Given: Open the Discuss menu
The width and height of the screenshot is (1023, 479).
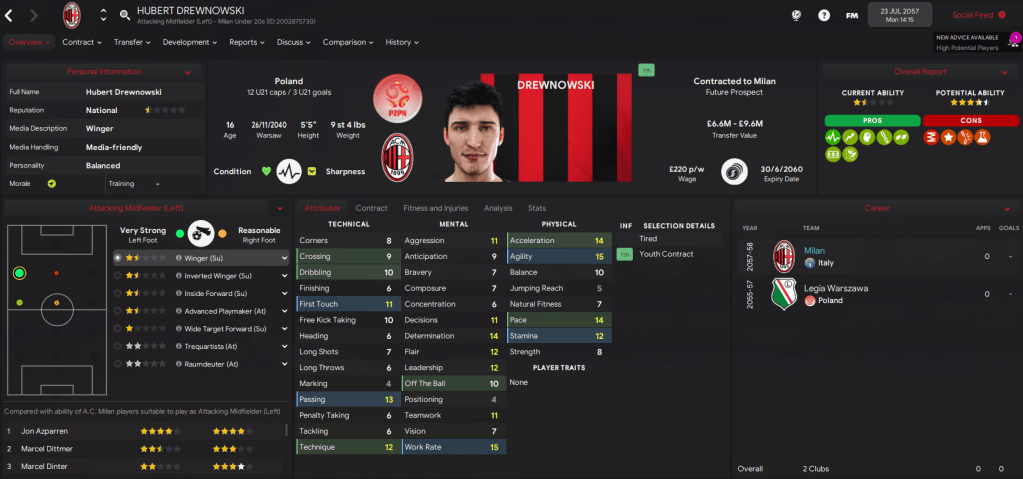Looking at the screenshot, I should point(293,42).
